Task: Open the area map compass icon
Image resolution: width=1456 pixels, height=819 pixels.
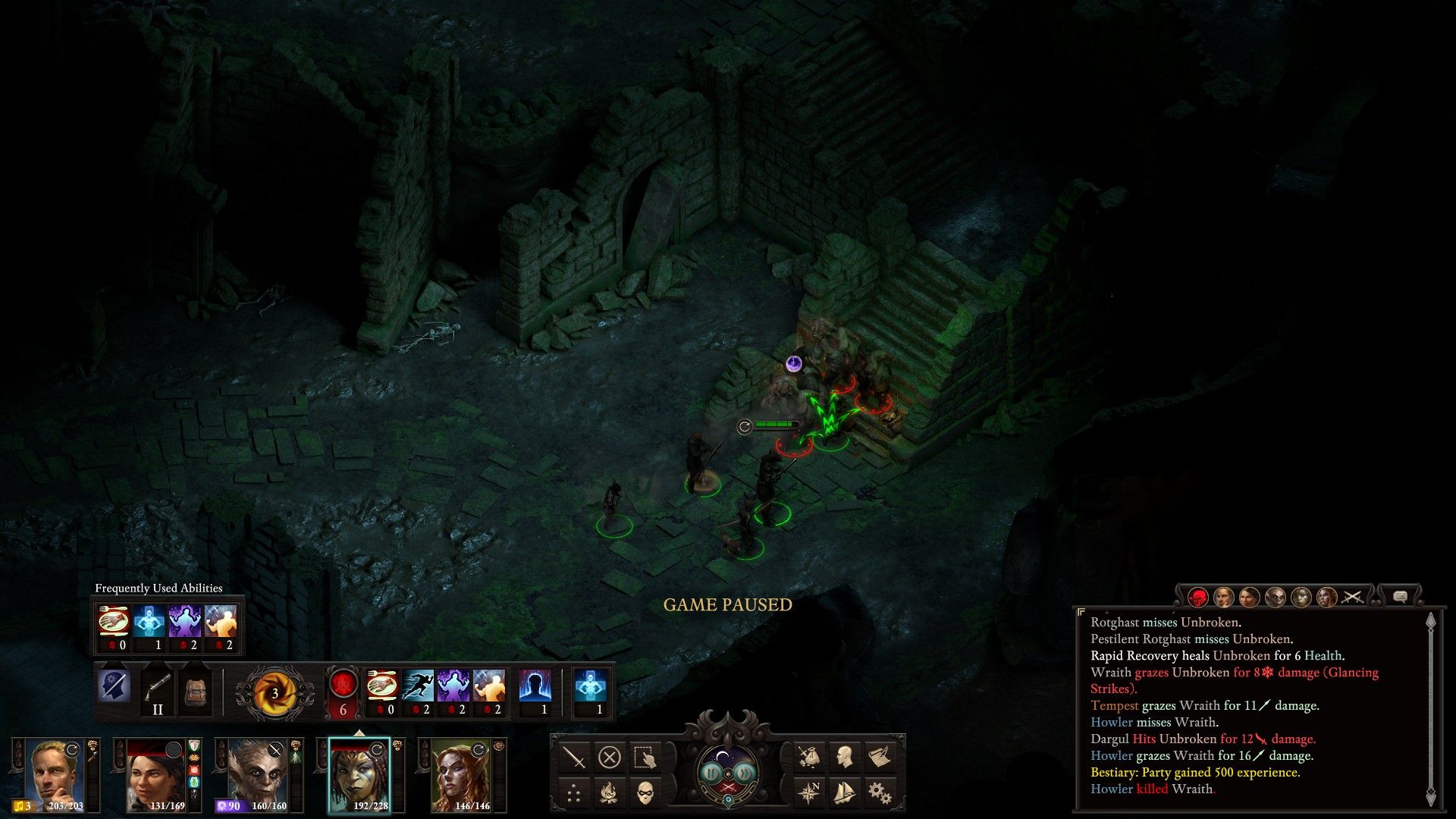Action: pyautogui.click(x=808, y=793)
